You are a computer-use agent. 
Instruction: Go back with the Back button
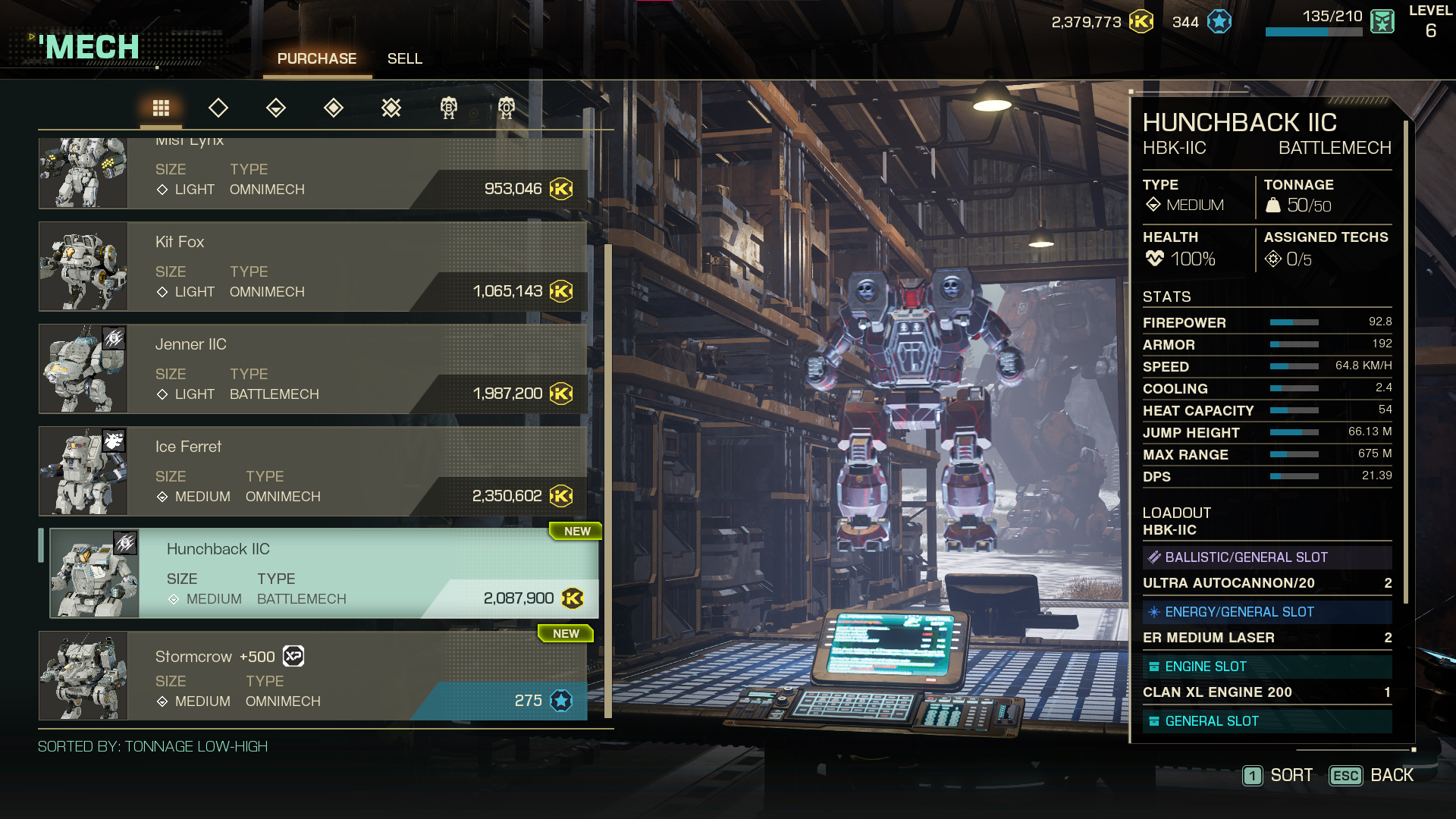(1373, 776)
